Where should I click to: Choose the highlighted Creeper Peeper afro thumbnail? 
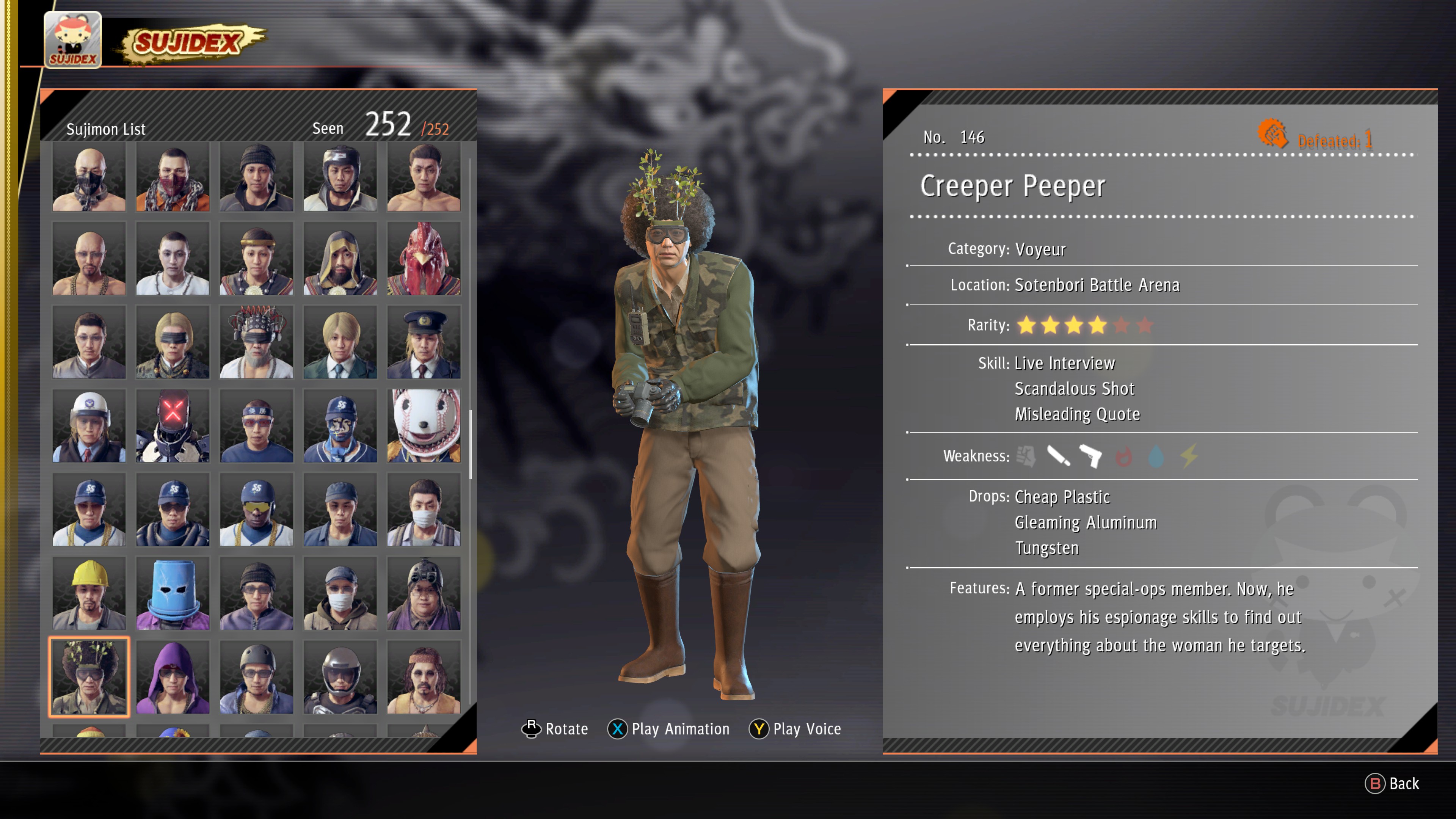pos(89,677)
